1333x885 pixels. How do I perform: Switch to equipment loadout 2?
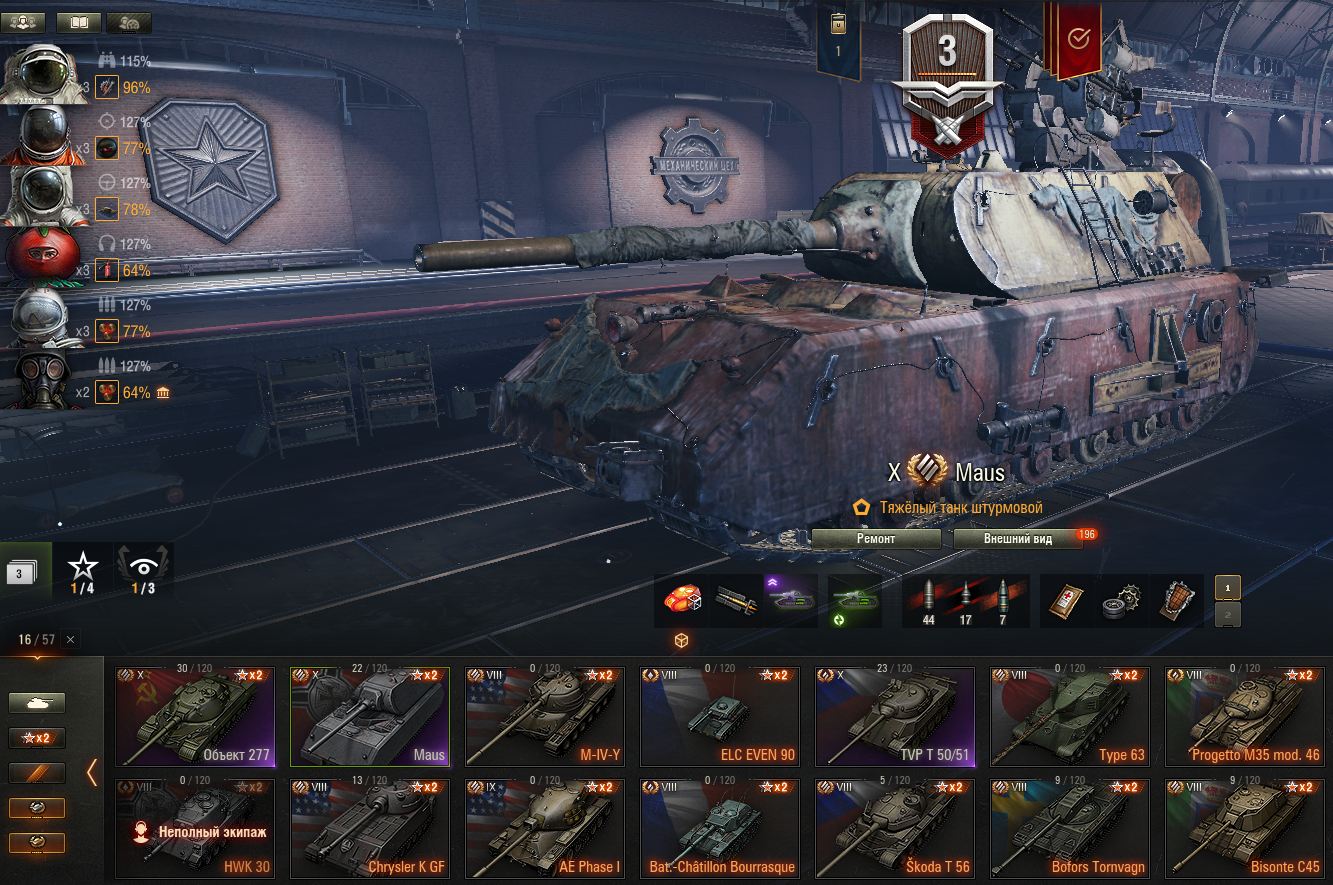(1229, 614)
